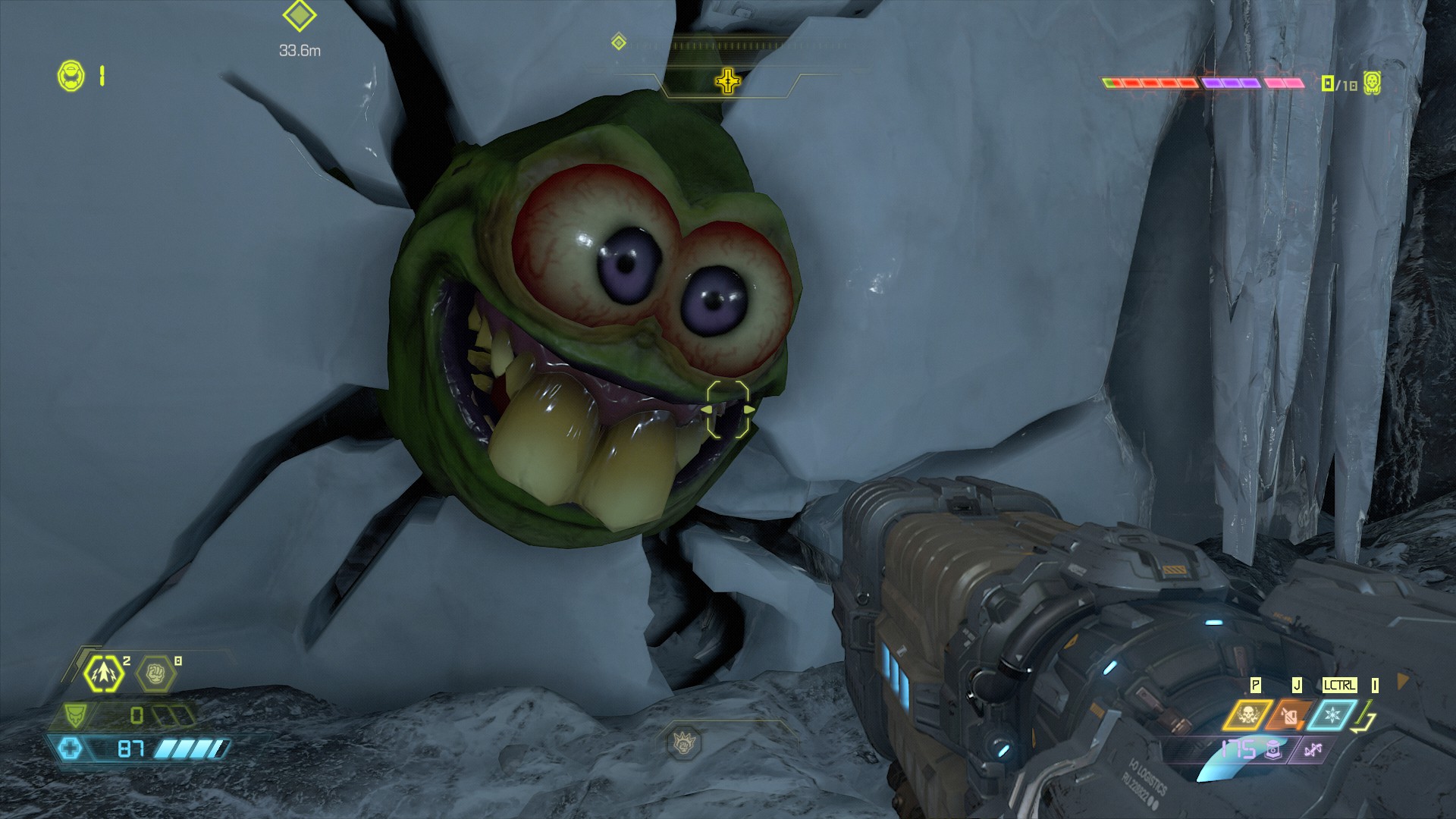Activate the orange chainsaw fuel icon
1456x819 pixels.
coord(1288,715)
